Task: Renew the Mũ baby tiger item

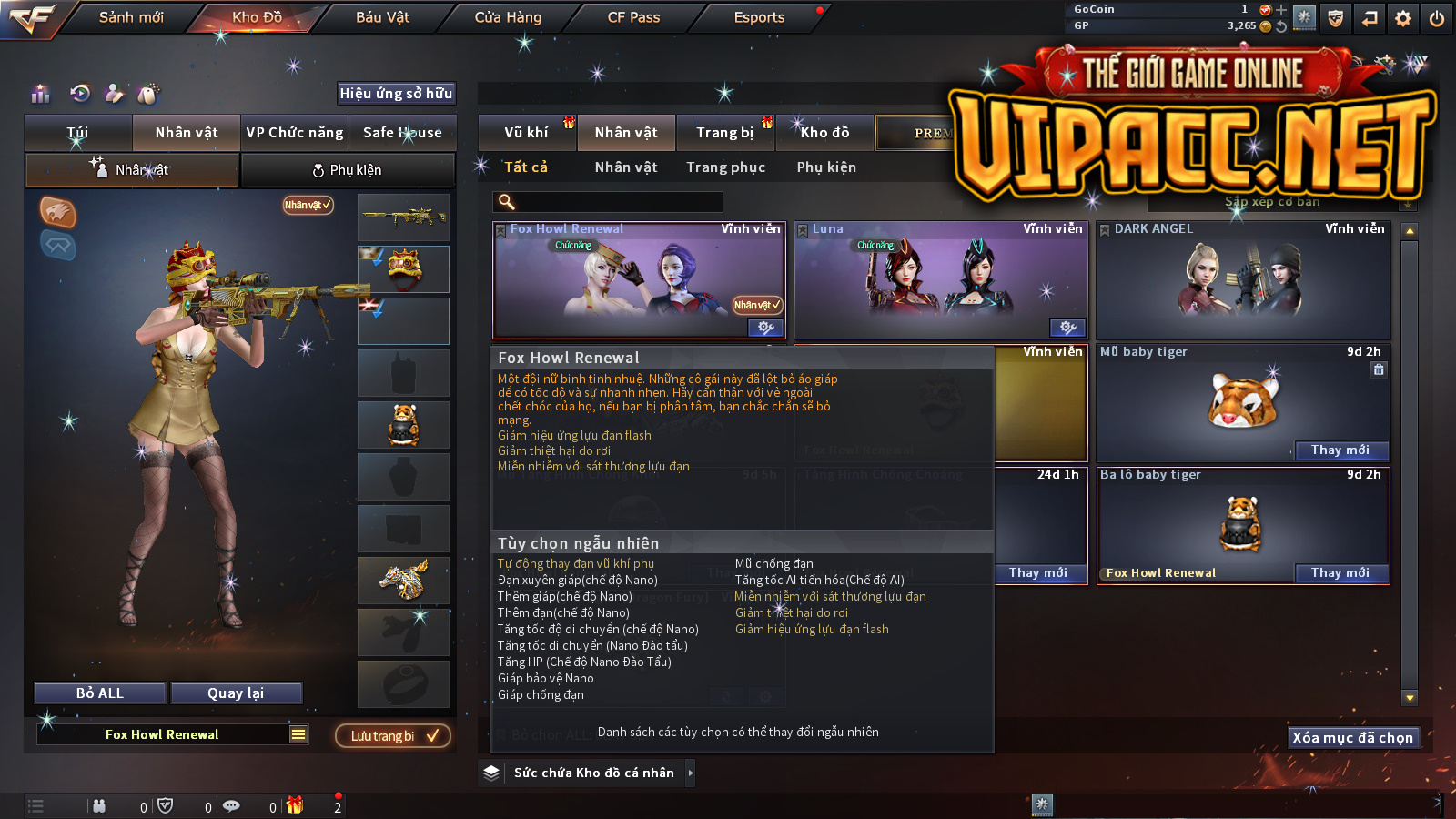Action: pos(1340,450)
